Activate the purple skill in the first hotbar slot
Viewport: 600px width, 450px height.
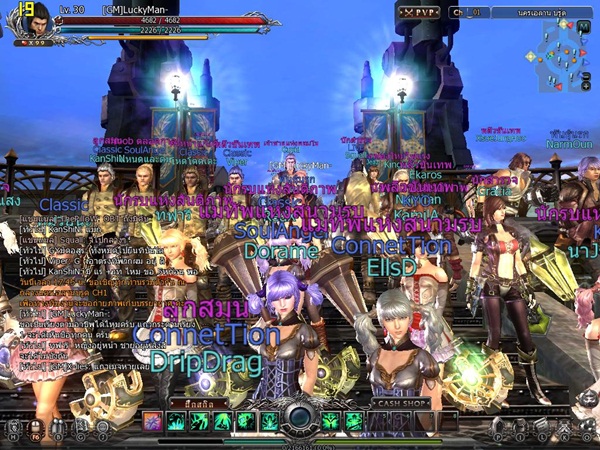click(152, 421)
